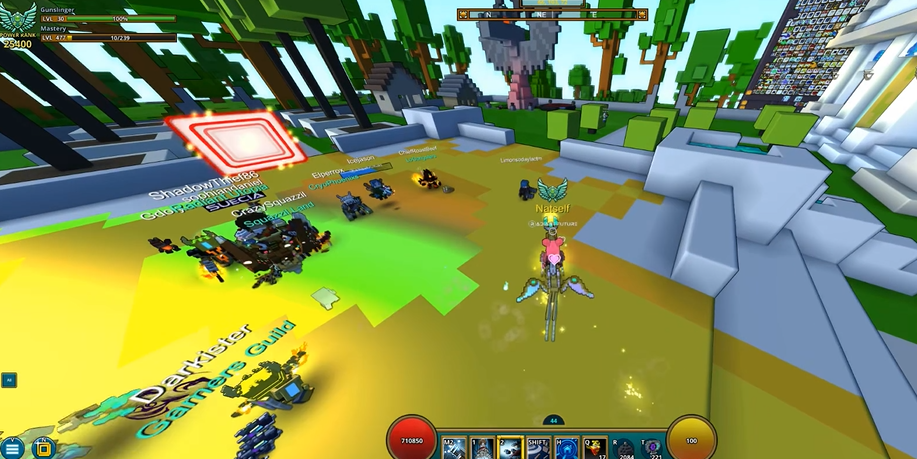Click the winged Power Rank emblem
Screen dimensions: 917x459
click(18, 19)
